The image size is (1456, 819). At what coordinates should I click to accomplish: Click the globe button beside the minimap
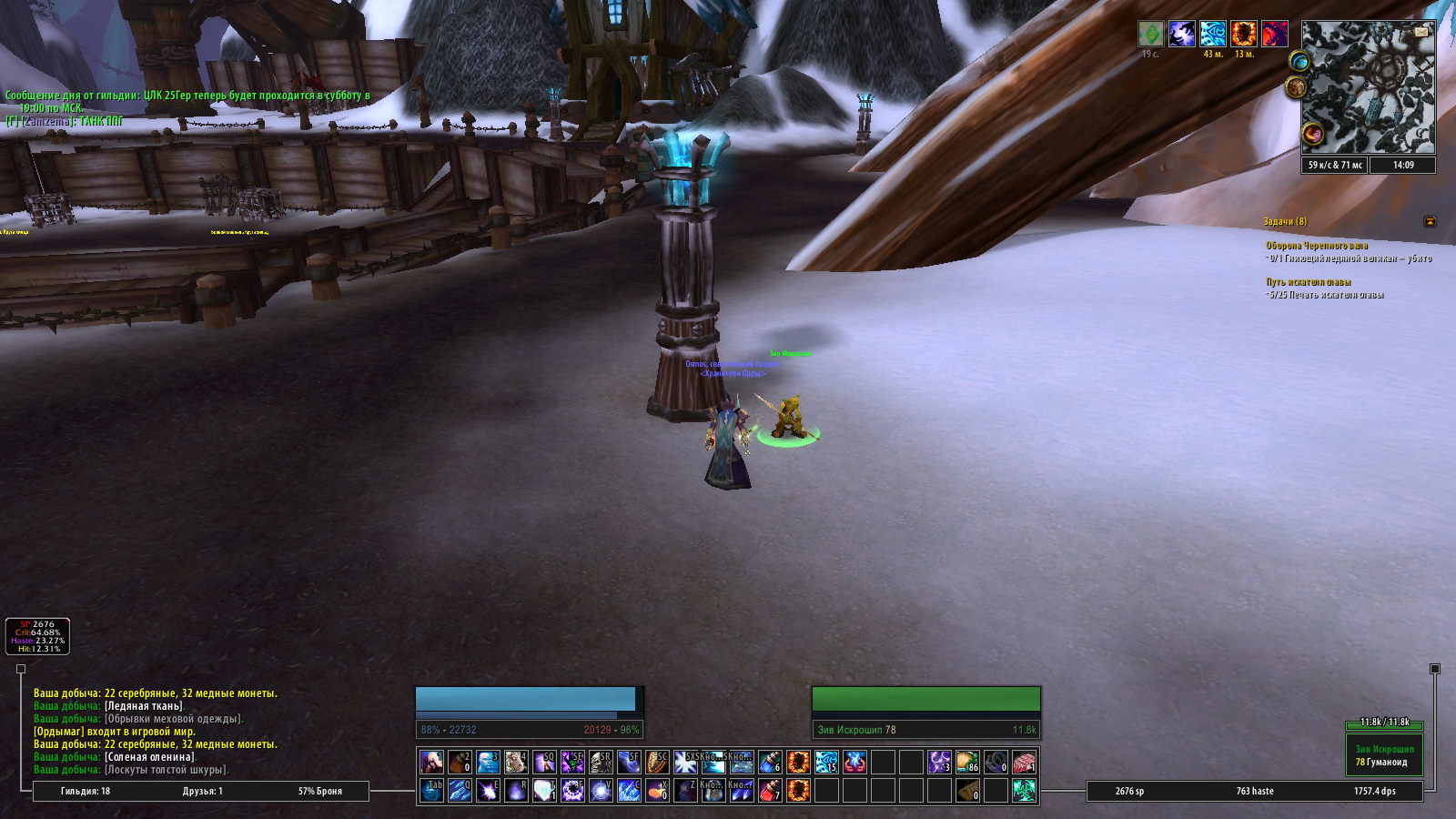tap(1299, 61)
